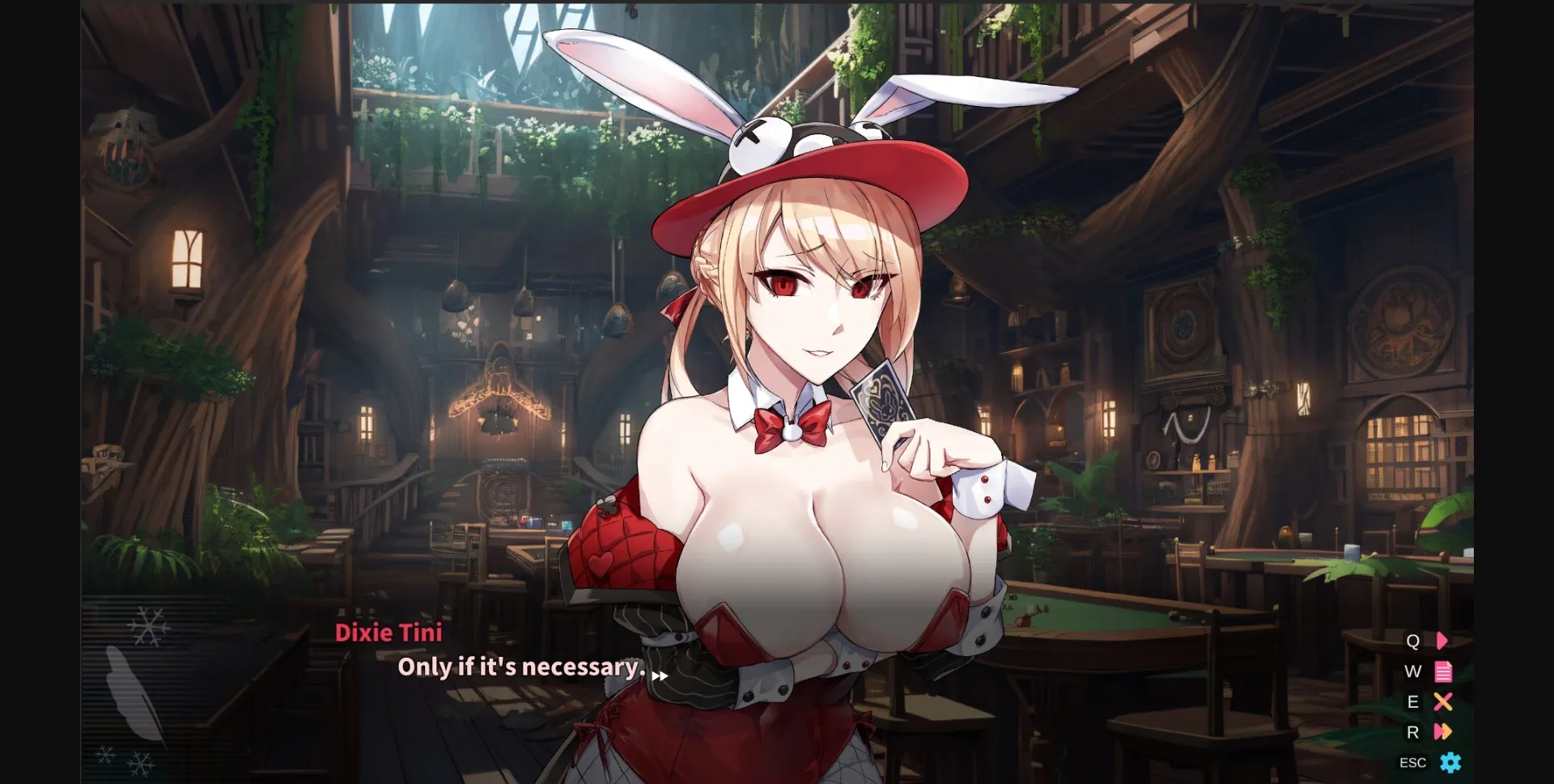
Task: Click the W key label
Action: (x=1412, y=671)
